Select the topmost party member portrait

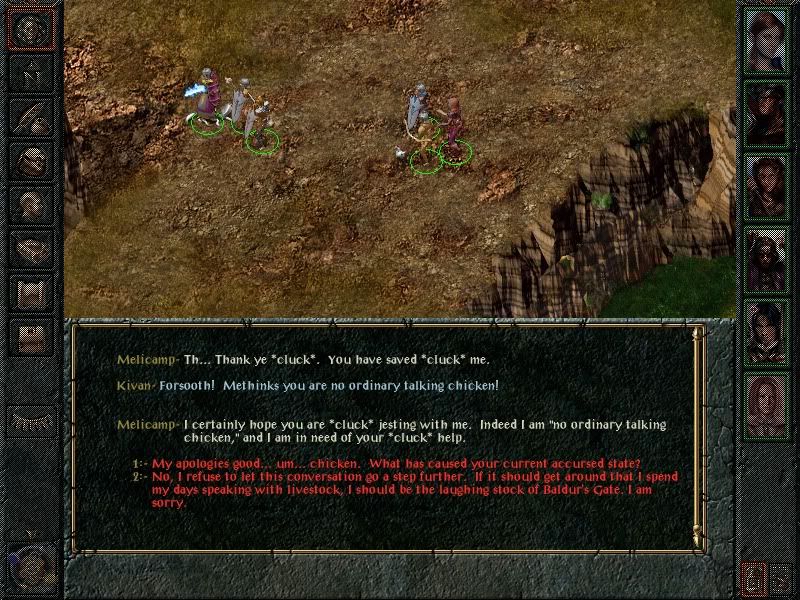click(x=767, y=38)
